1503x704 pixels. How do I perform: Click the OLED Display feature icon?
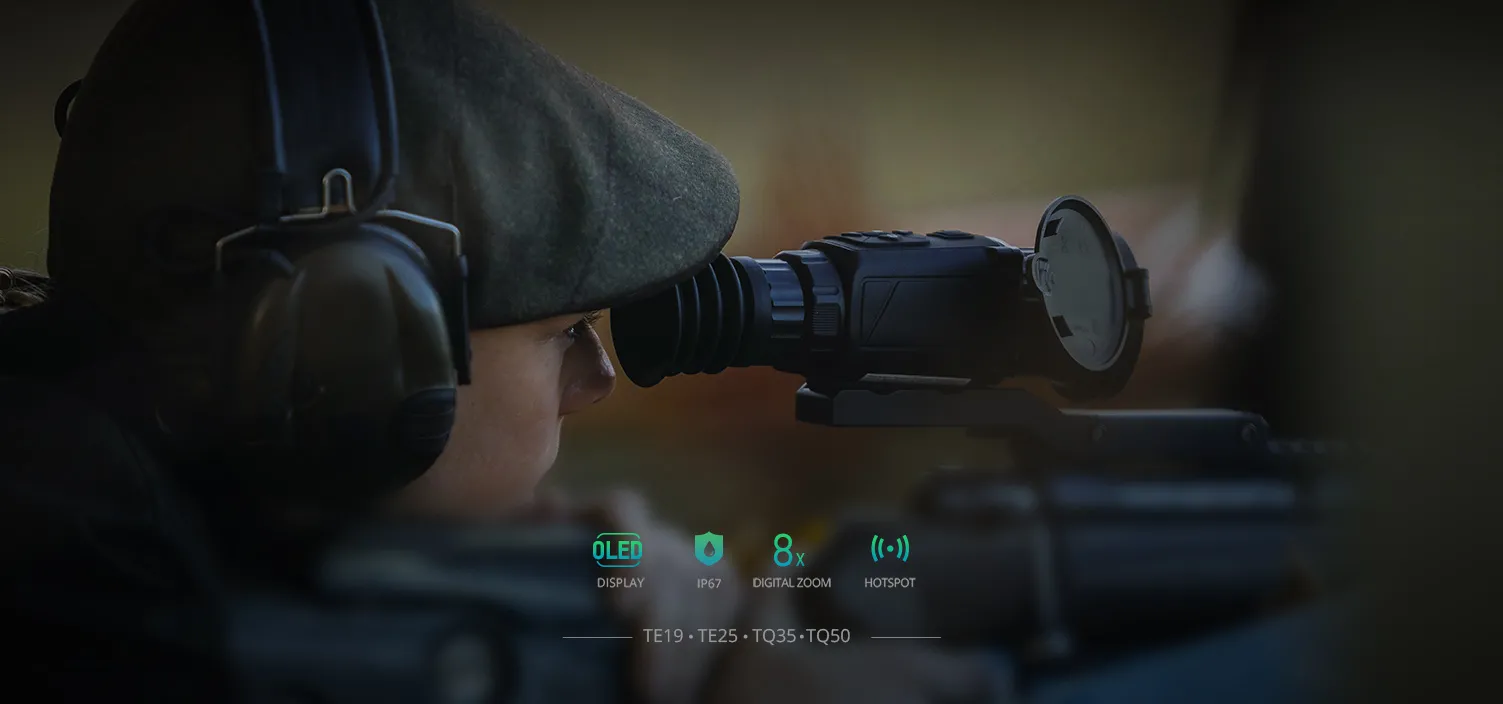[618, 549]
